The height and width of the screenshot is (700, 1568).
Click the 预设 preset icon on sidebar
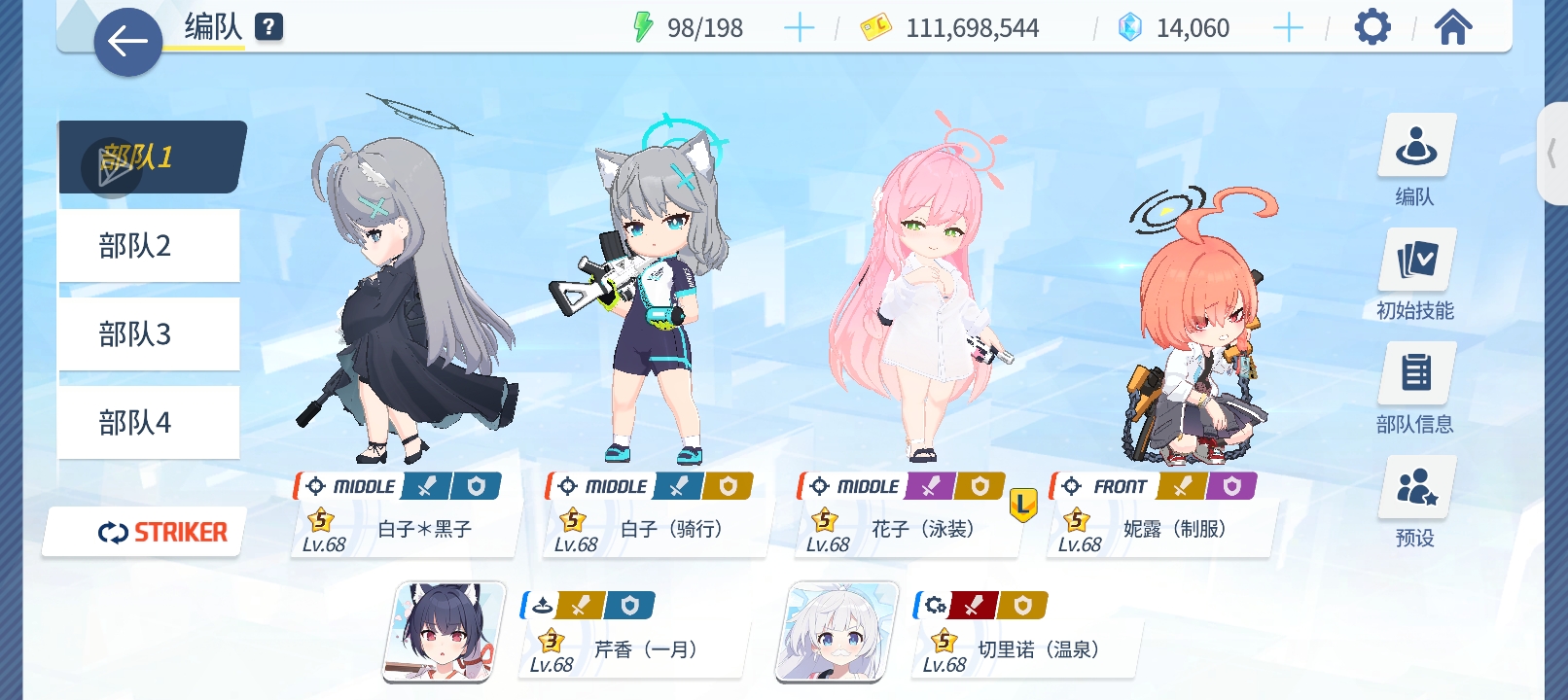pyautogui.click(x=1416, y=487)
